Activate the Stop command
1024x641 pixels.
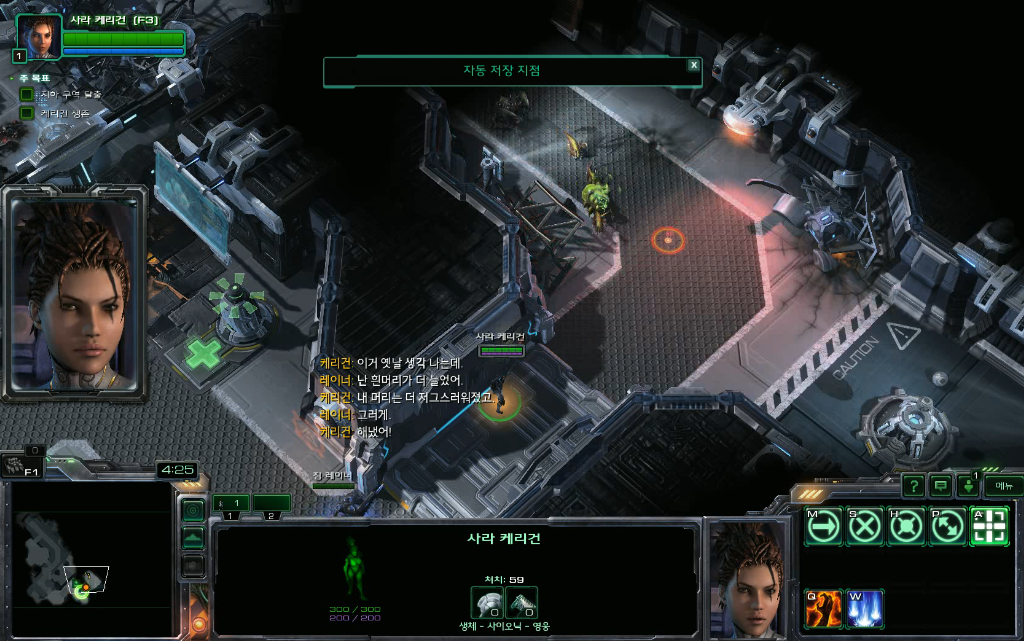[864, 527]
